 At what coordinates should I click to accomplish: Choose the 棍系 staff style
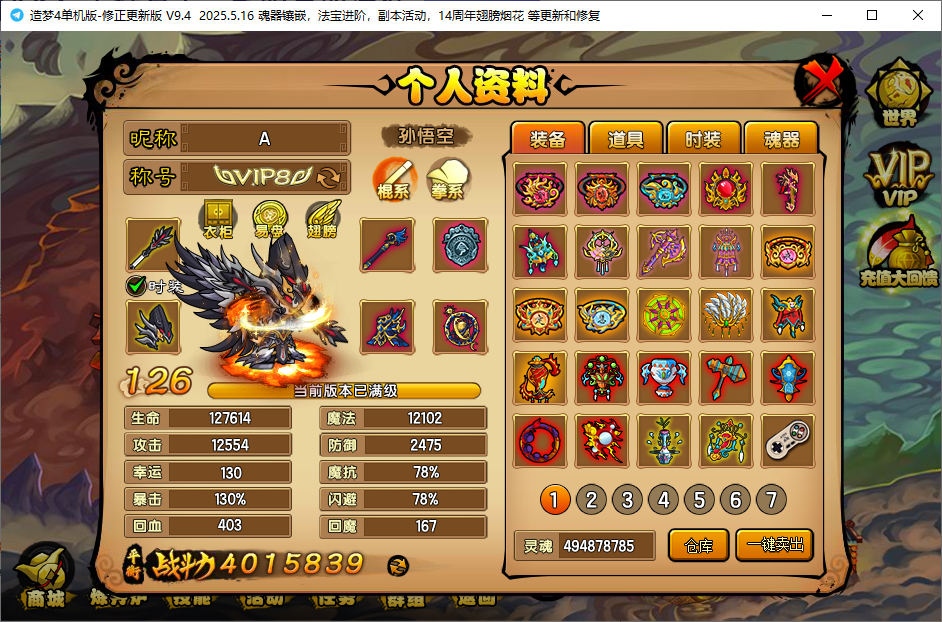point(395,179)
